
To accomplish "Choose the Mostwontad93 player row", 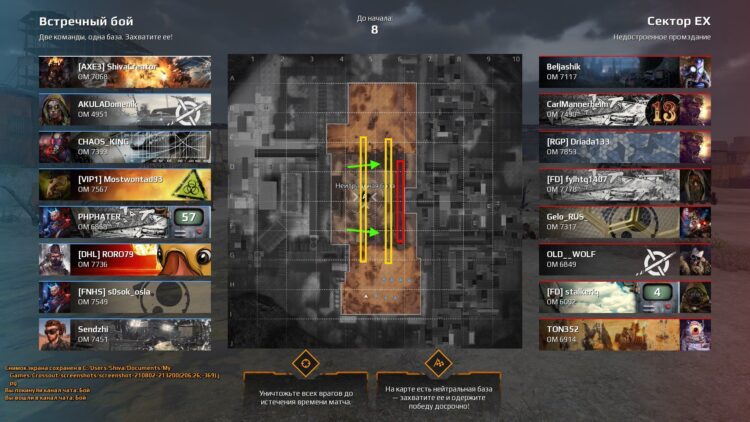I will pos(125,184).
